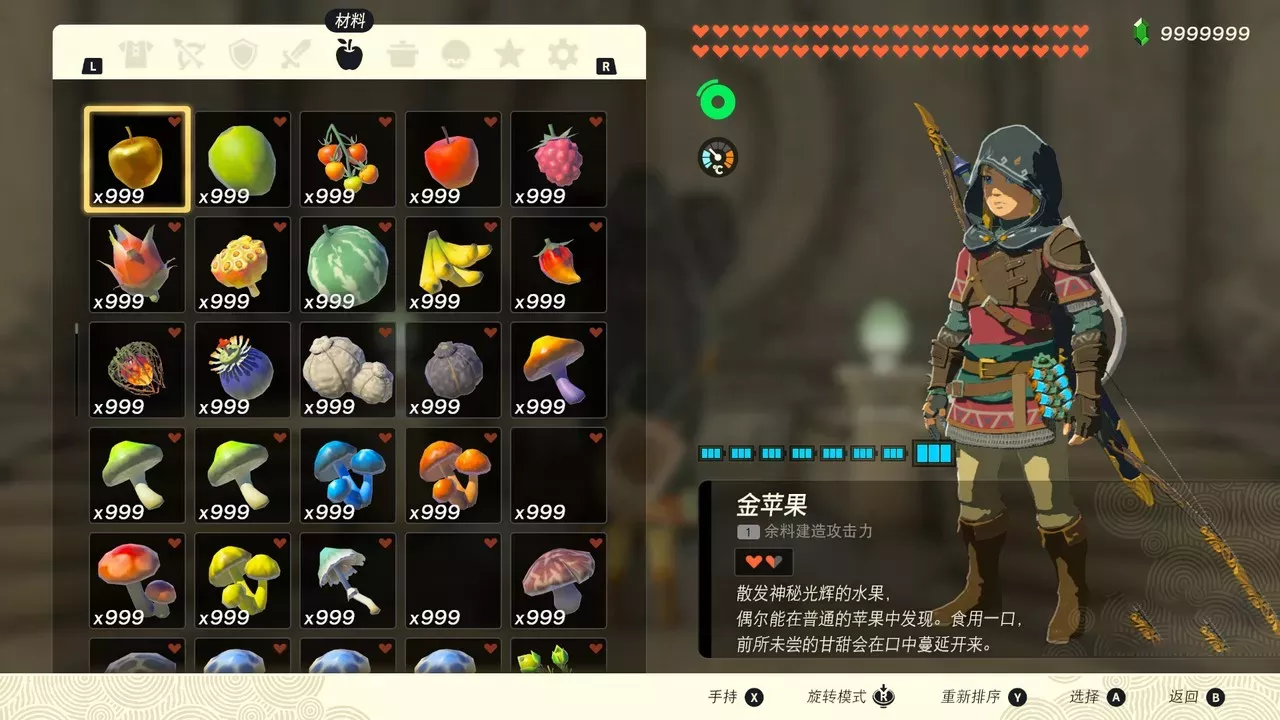1280x720 pixels.
Task: Switch to the cooking pot food tab
Action: 403,54
